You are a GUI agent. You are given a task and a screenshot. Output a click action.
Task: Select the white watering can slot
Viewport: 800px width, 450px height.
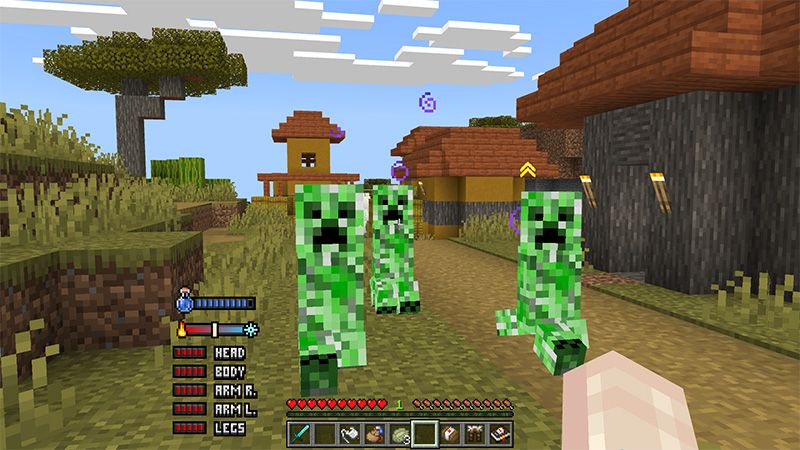tap(351, 433)
